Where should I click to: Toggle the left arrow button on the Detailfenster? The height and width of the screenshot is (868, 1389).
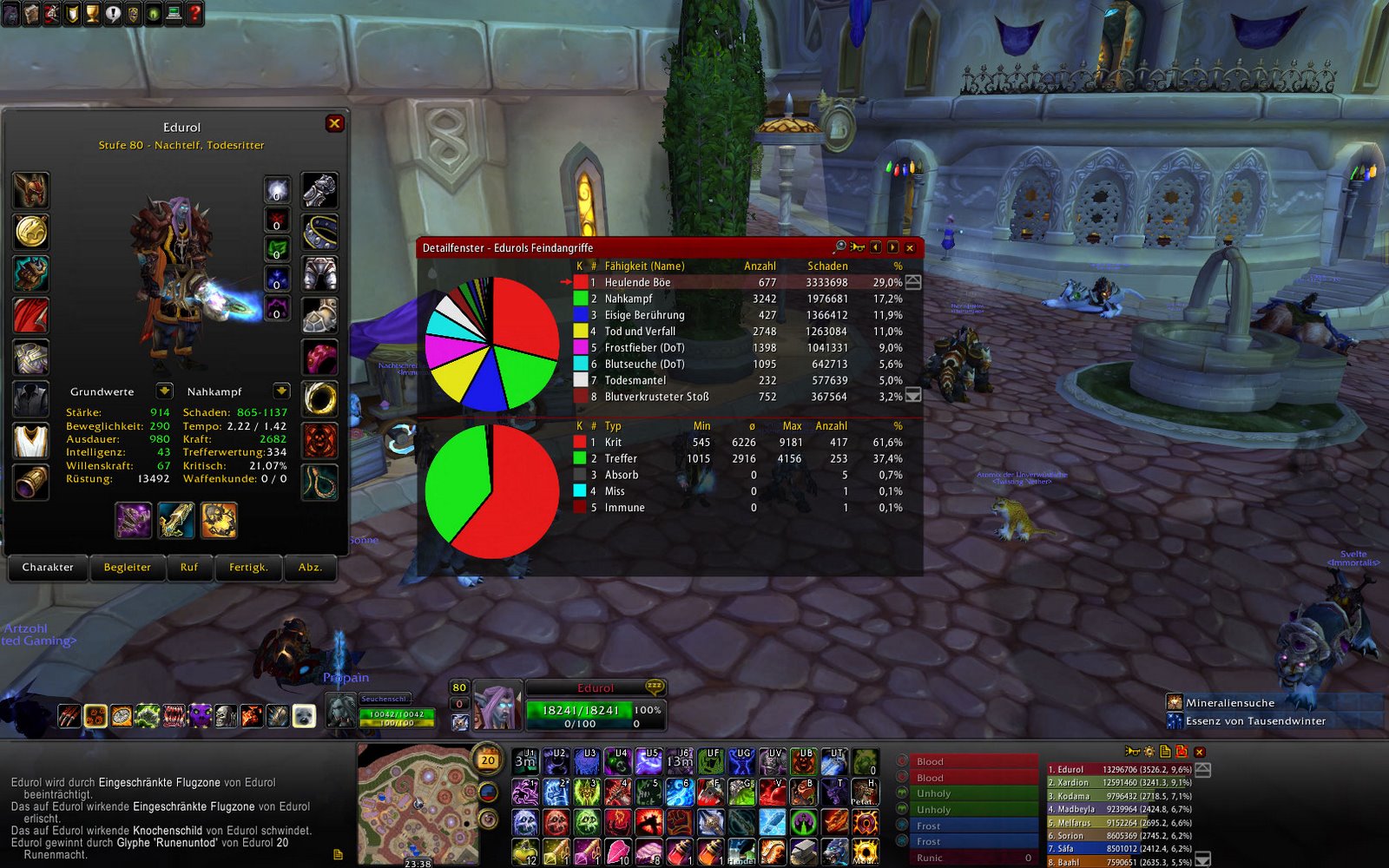coord(876,247)
